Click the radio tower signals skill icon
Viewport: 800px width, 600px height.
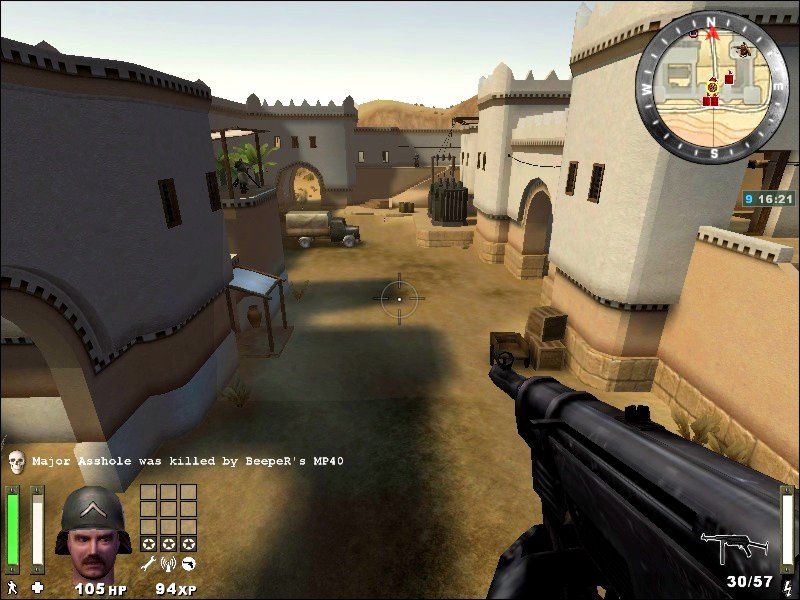click(x=168, y=566)
